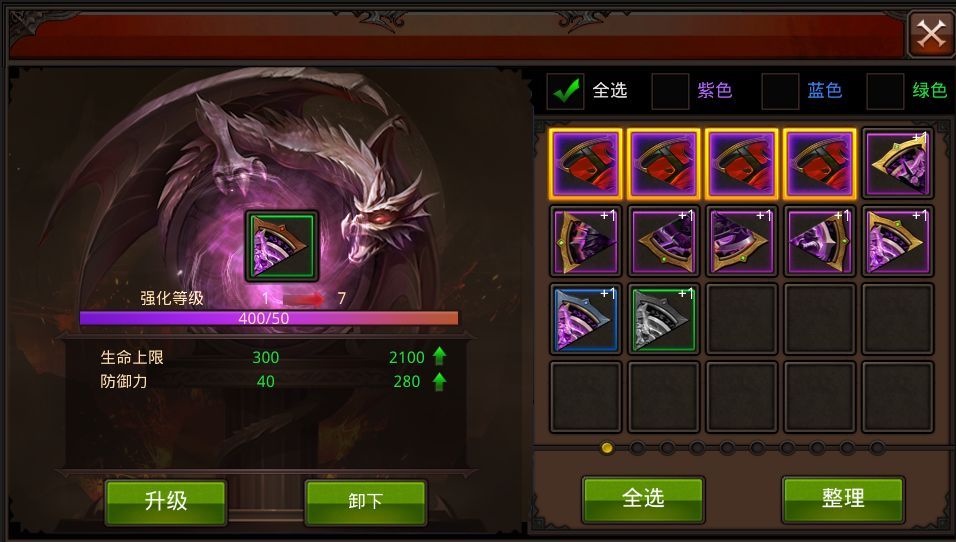Sort inventory with the 整理 button
Screen dimensions: 956x542
point(843,498)
